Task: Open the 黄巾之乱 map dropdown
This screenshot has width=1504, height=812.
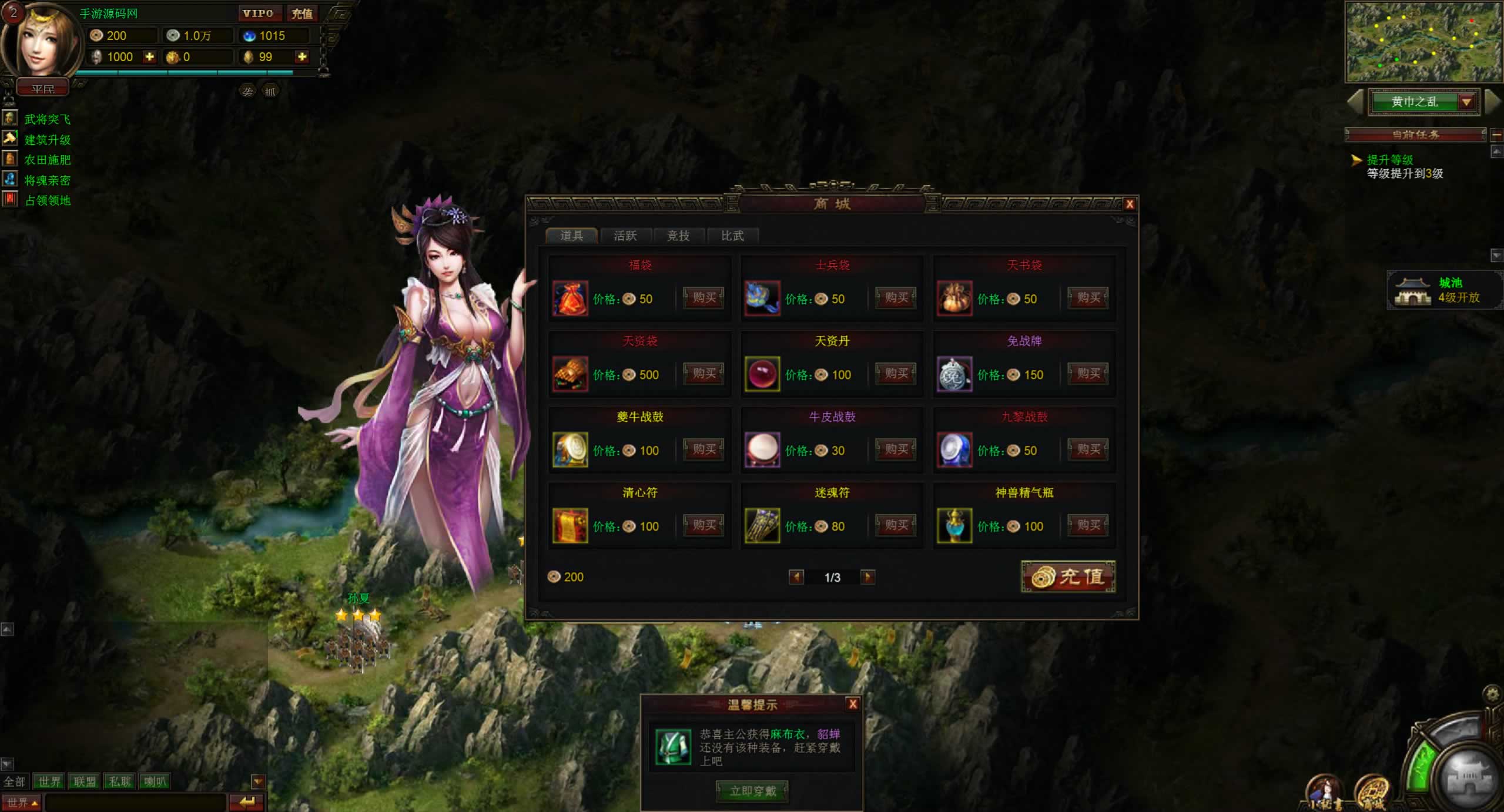Action: tap(1466, 102)
